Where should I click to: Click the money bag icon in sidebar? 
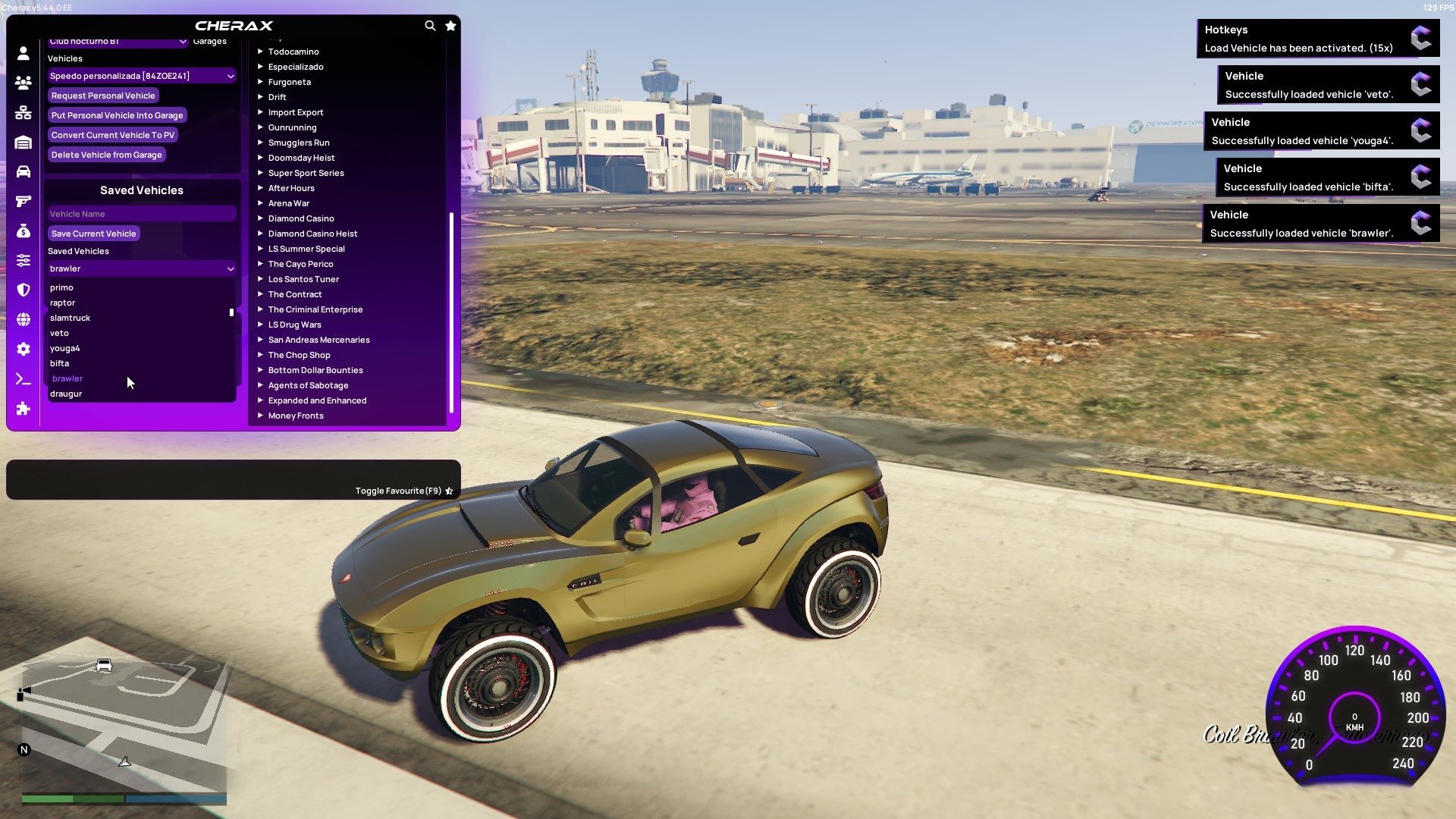23,231
